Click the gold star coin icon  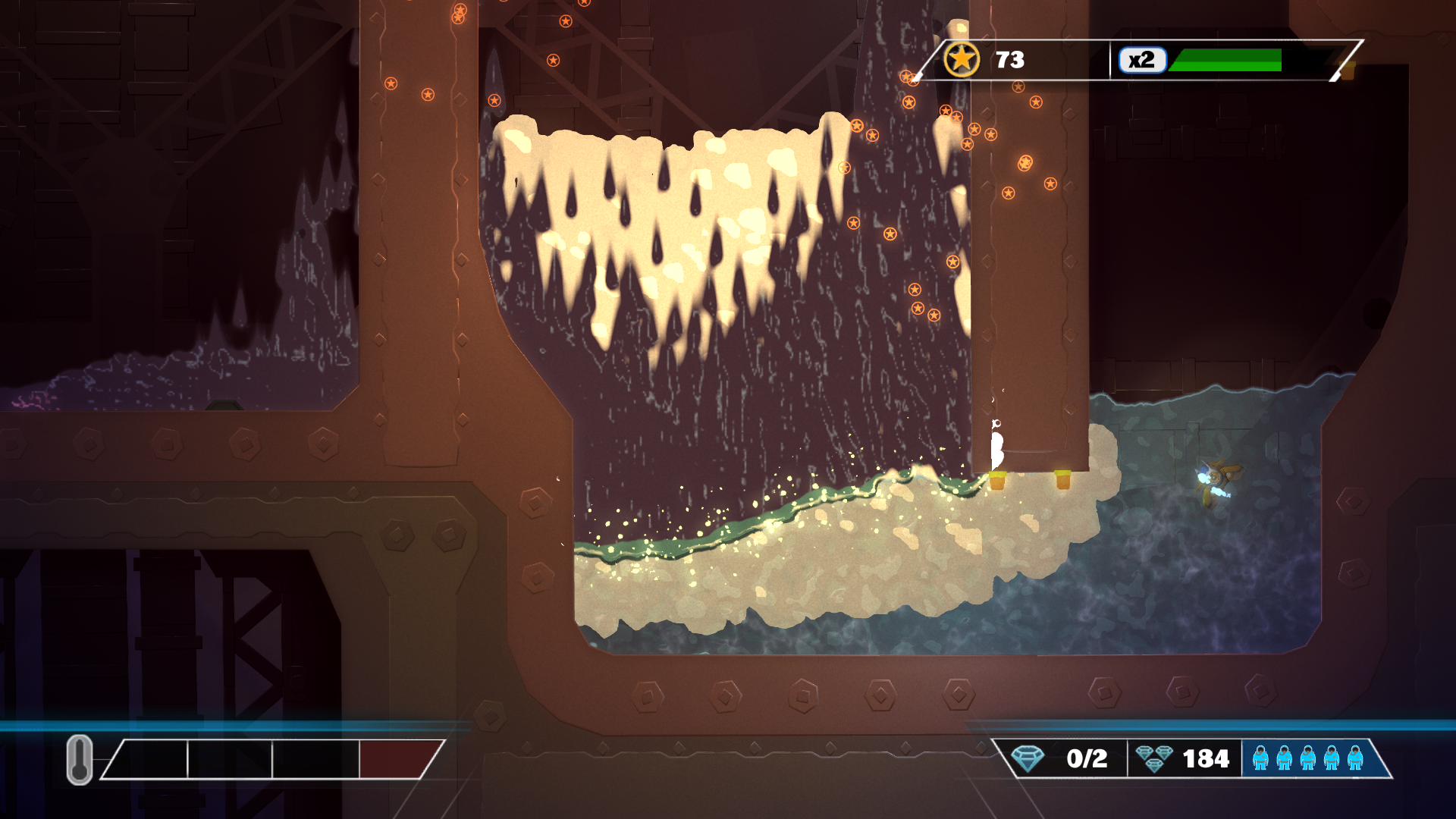tap(962, 59)
